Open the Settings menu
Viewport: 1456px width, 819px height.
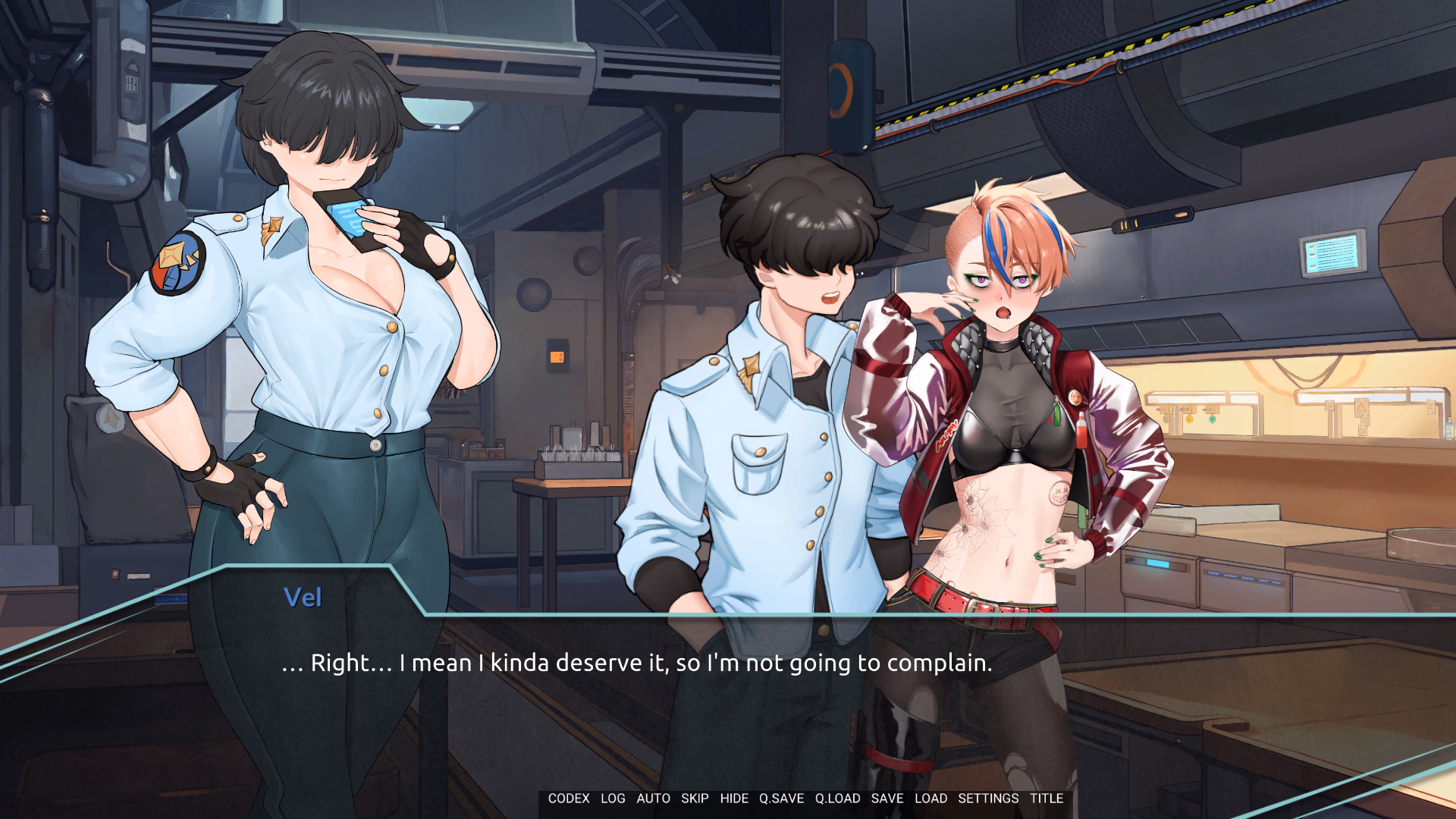tap(988, 799)
